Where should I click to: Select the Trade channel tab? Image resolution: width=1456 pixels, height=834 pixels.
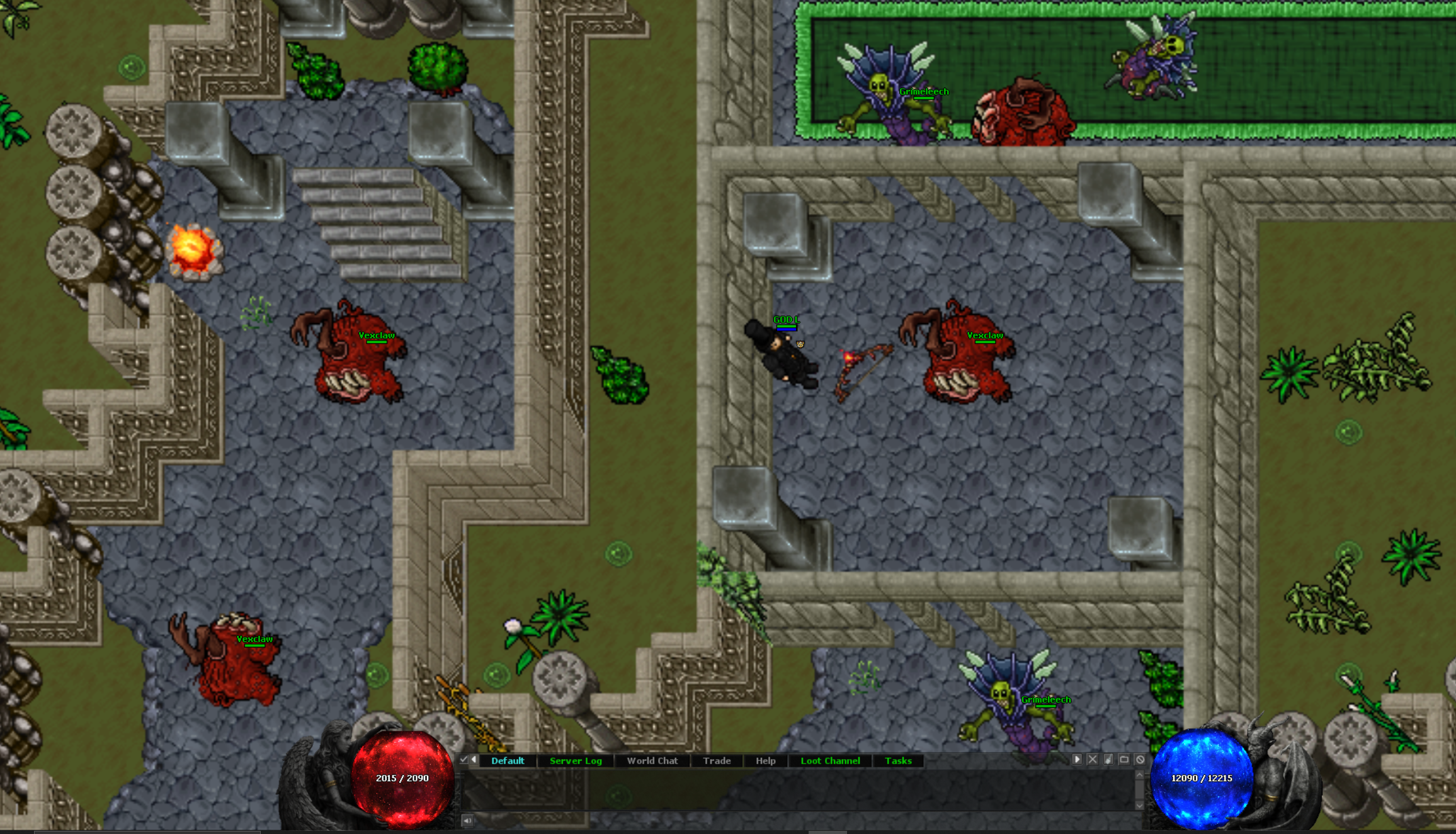(x=717, y=760)
